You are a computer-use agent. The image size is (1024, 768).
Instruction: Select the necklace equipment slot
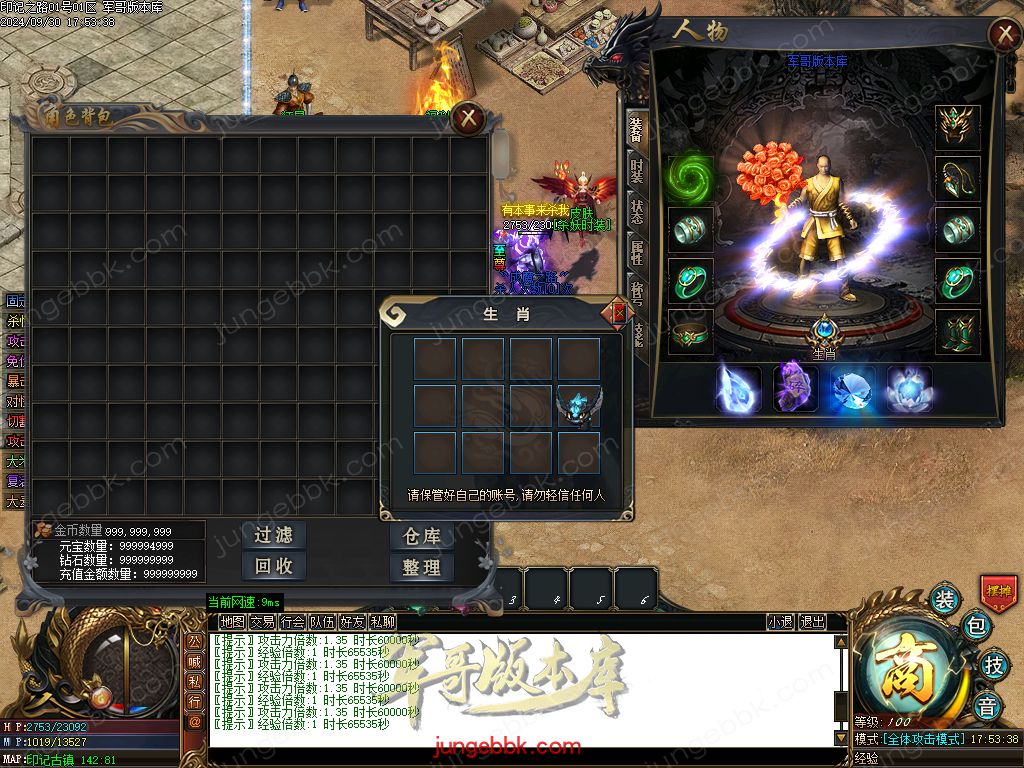pyautogui.click(x=957, y=178)
